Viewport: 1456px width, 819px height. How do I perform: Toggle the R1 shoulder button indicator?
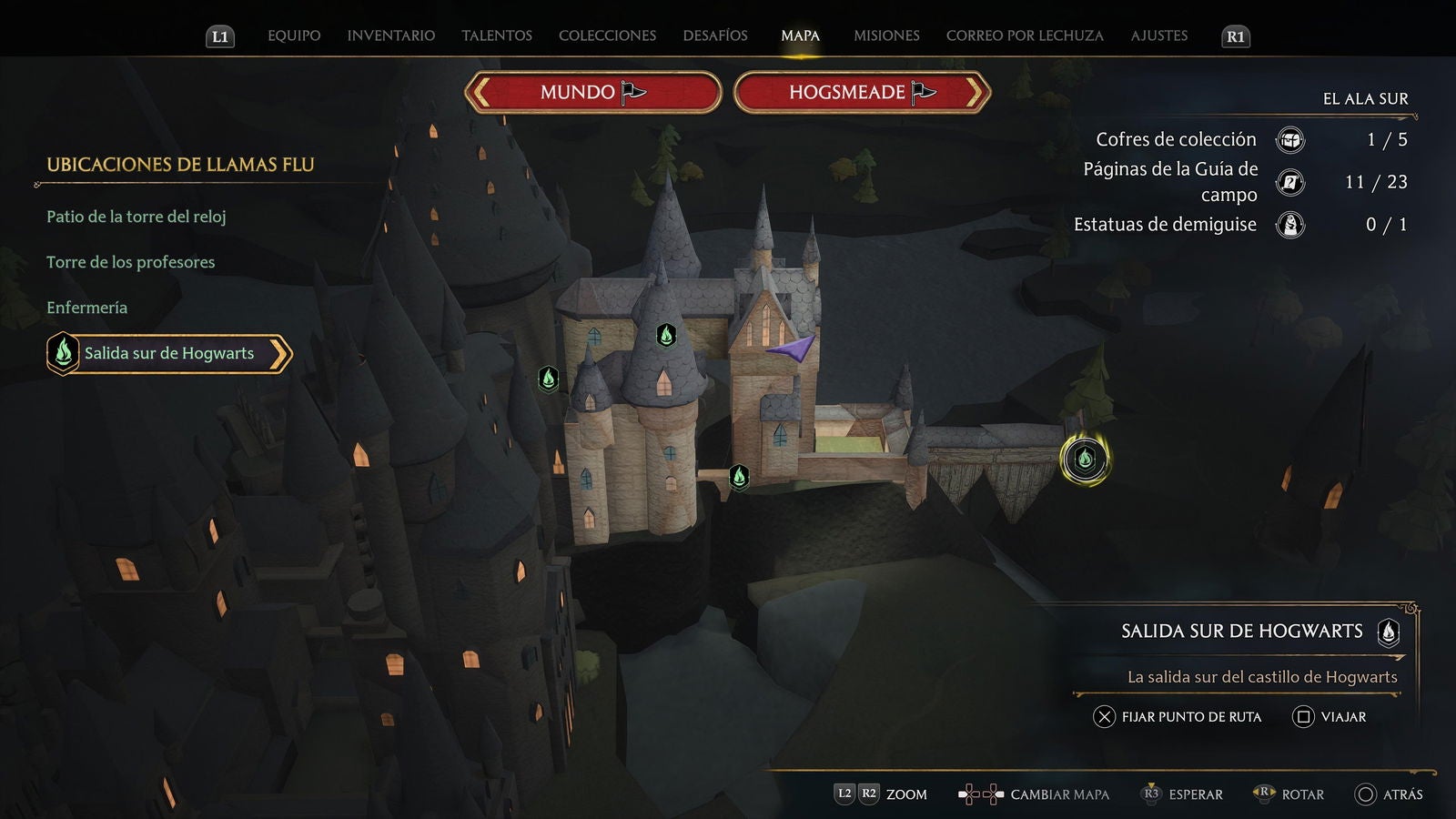tap(1235, 37)
